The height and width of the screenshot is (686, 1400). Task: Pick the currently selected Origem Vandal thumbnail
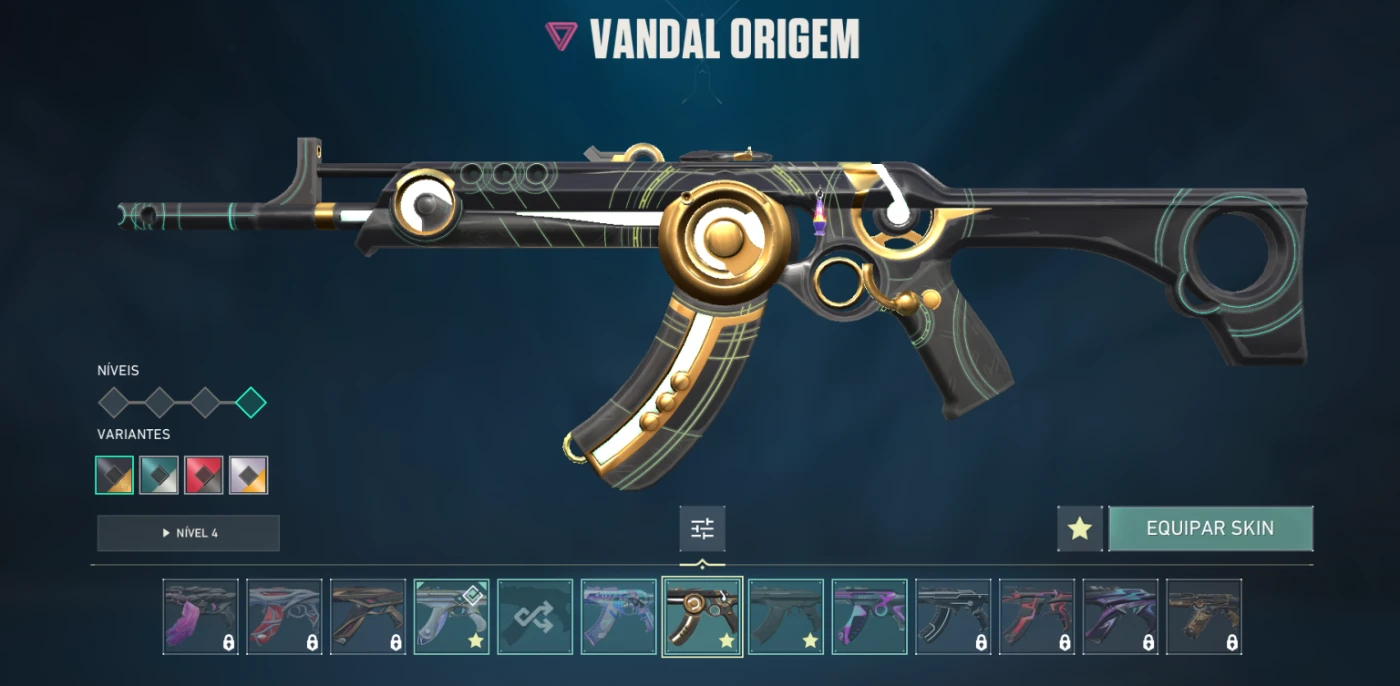(702, 616)
